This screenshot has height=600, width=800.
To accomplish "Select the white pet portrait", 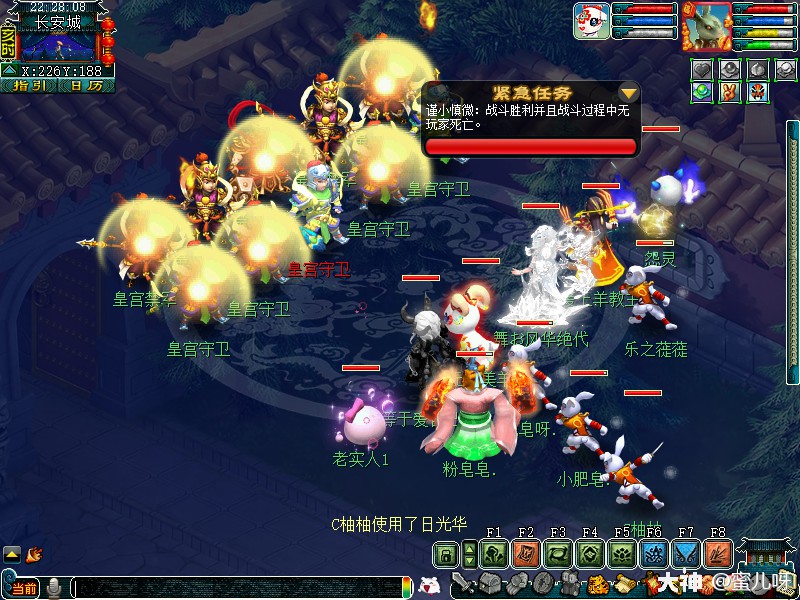I will (591, 20).
